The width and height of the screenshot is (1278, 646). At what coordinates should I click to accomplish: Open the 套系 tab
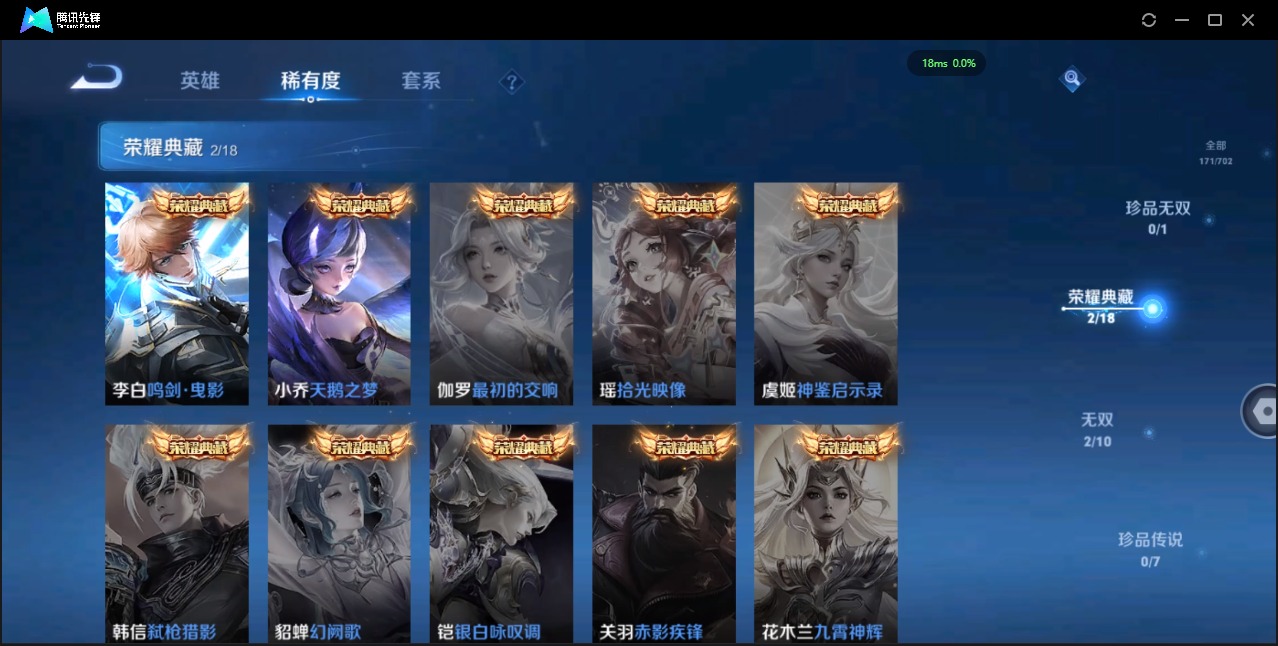pyautogui.click(x=421, y=81)
